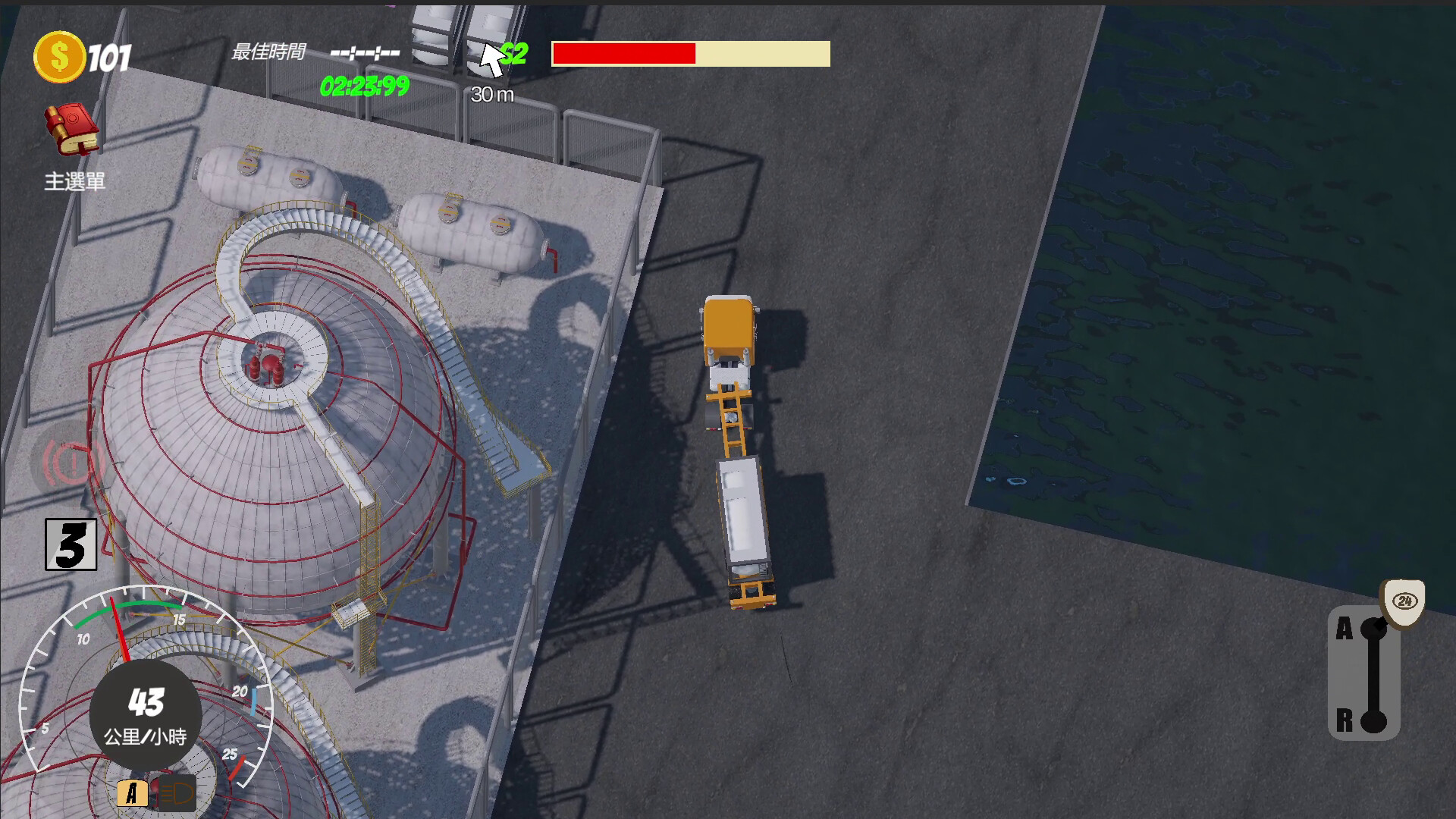Toggle the A automatic transmission button
The height and width of the screenshot is (819, 1456).
pos(134,792)
